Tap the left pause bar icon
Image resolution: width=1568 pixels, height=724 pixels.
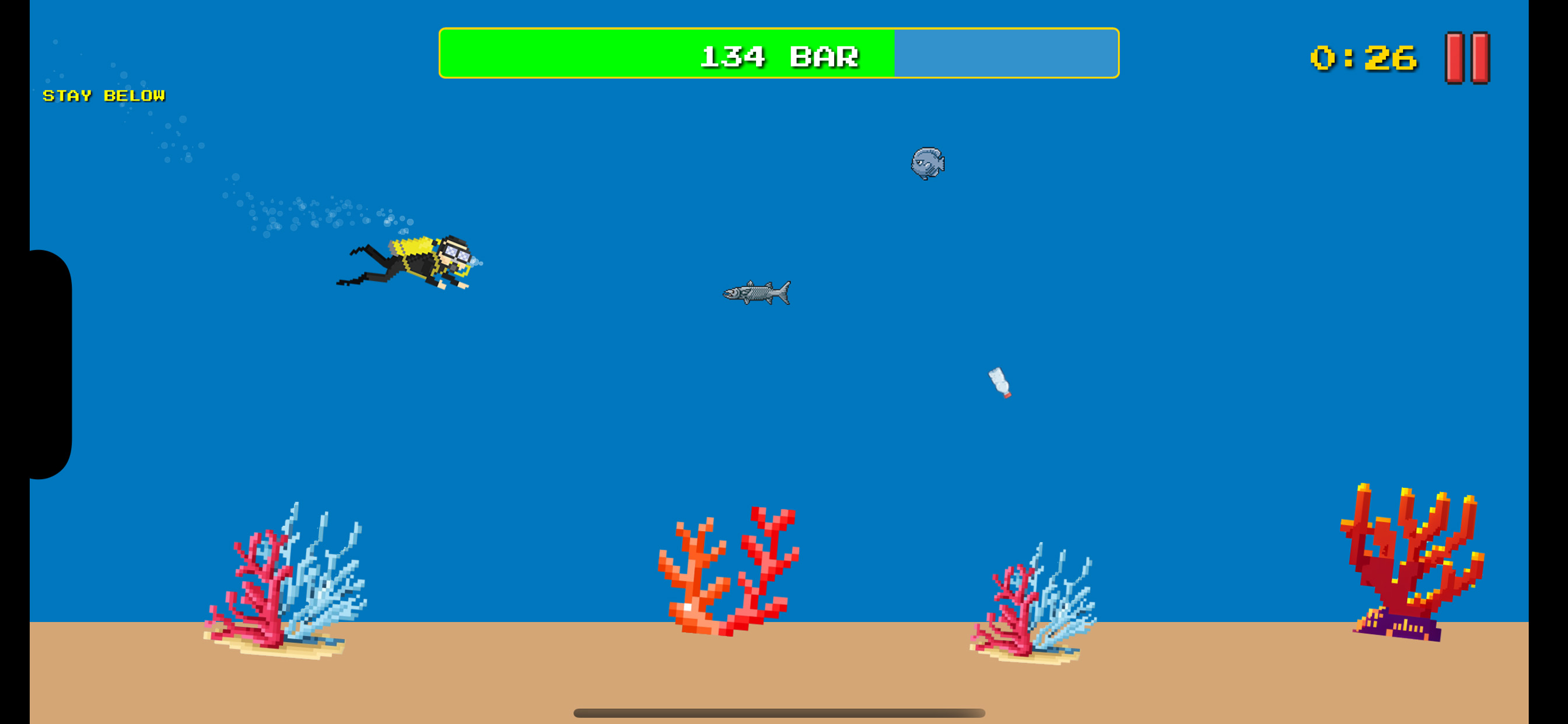click(1454, 58)
